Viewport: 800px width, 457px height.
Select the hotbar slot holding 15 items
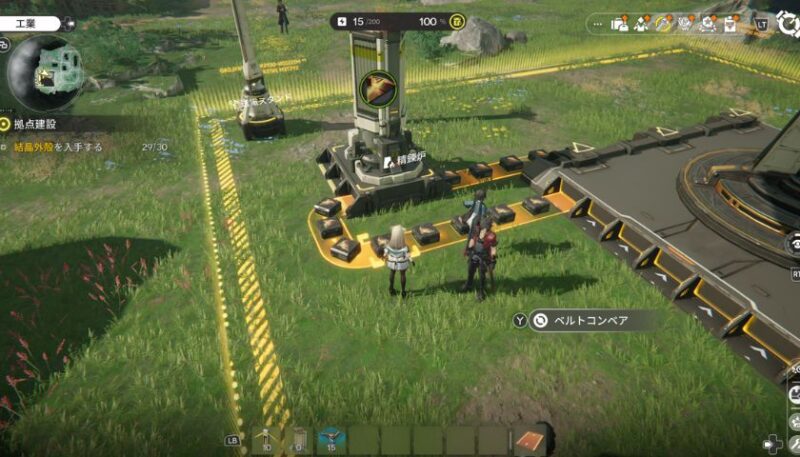[x=332, y=439]
